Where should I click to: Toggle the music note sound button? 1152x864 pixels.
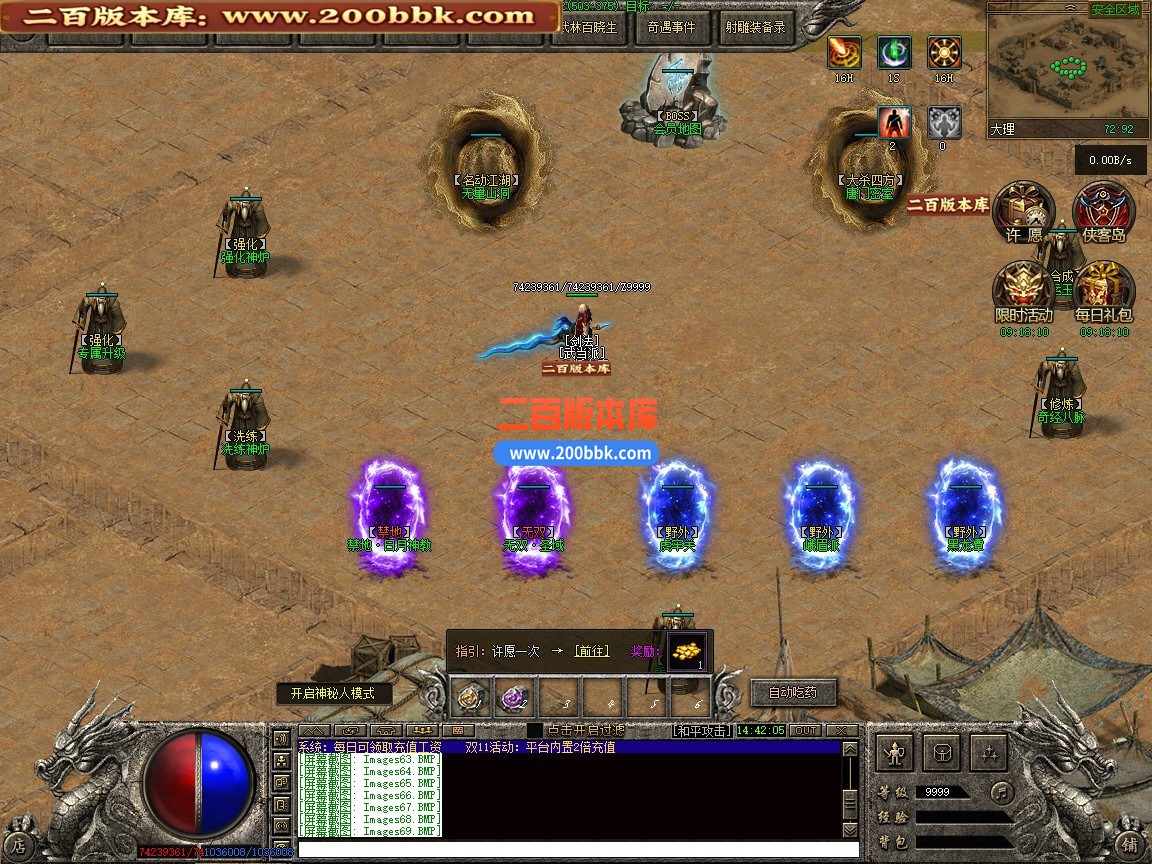tap(1001, 792)
